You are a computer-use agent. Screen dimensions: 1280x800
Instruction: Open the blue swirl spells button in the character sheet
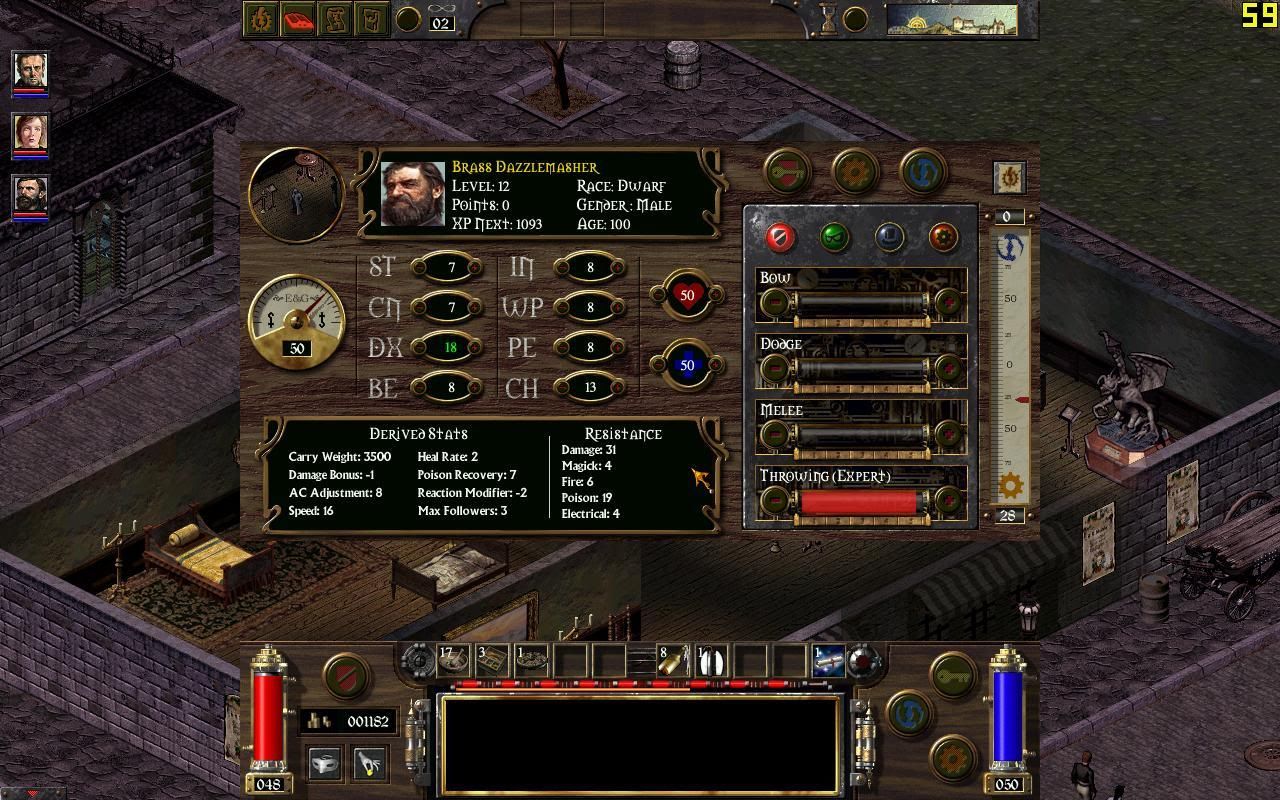point(923,171)
